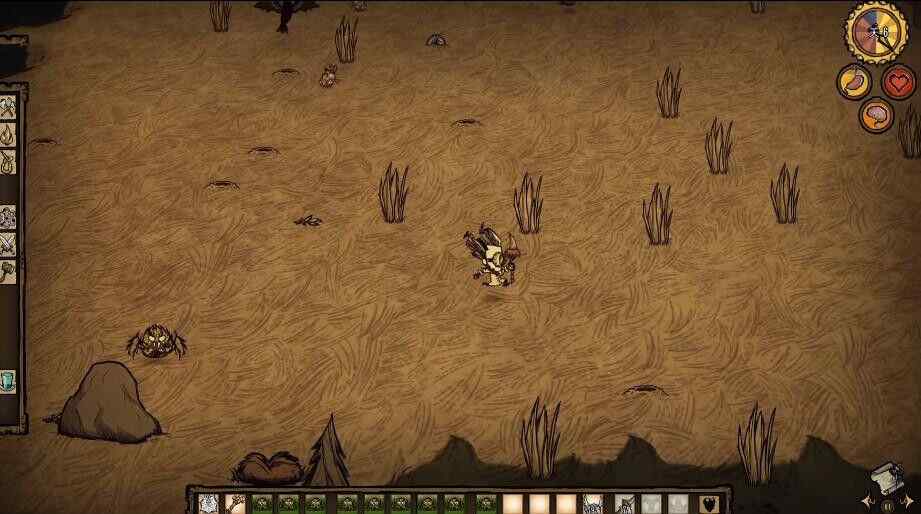Click the stomach hunger meter

coord(854,82)
